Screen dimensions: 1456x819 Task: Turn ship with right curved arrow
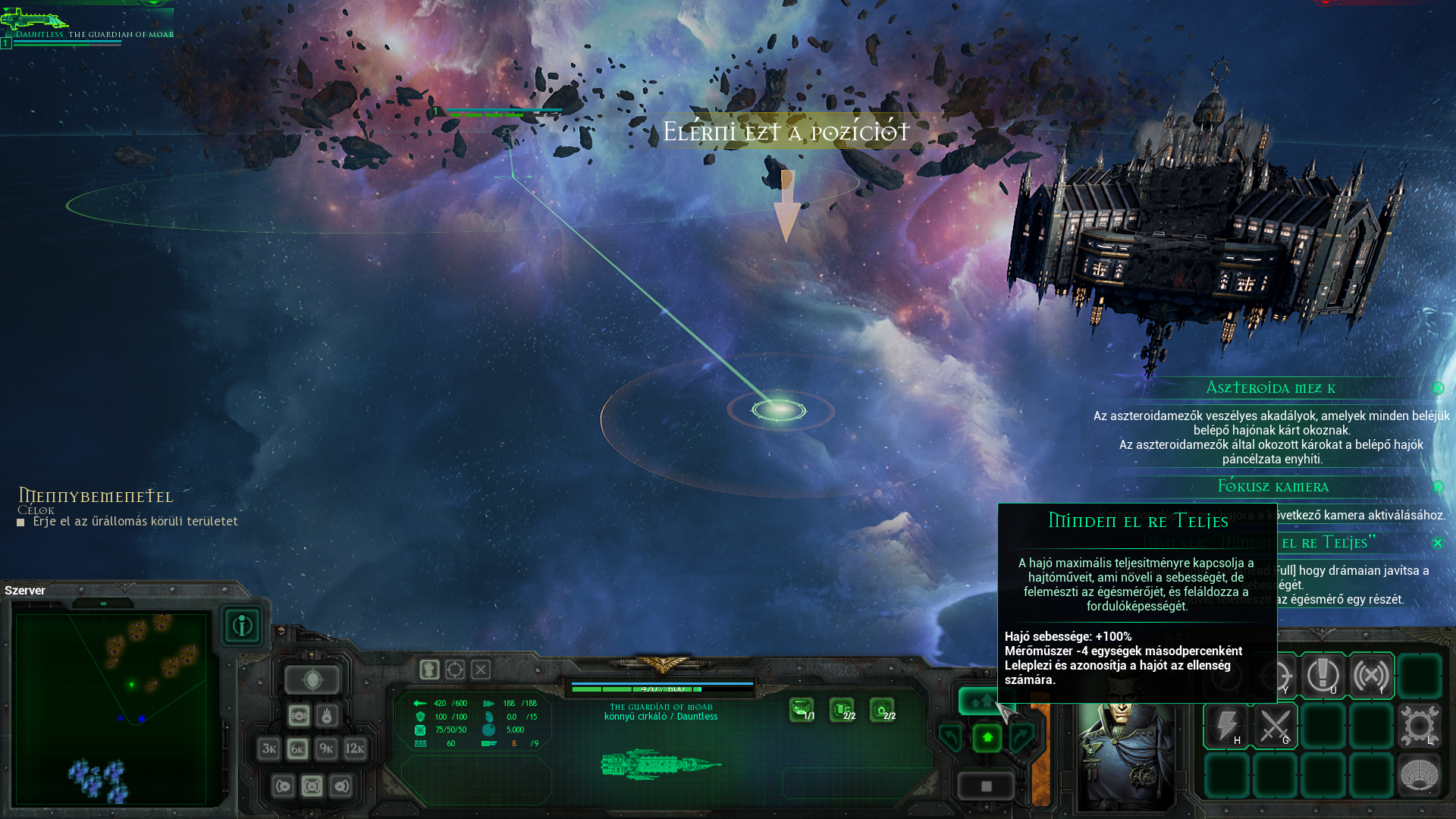pyautogui.click(x=1021, y=737)
